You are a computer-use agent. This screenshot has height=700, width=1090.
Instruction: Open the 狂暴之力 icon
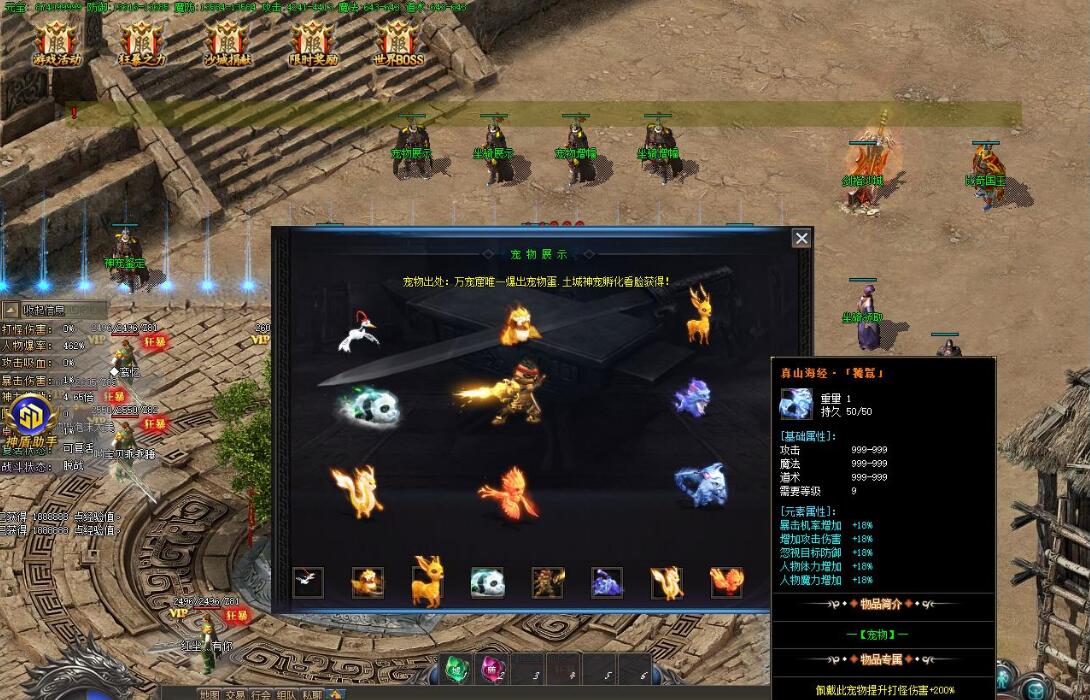coord(143,42)
